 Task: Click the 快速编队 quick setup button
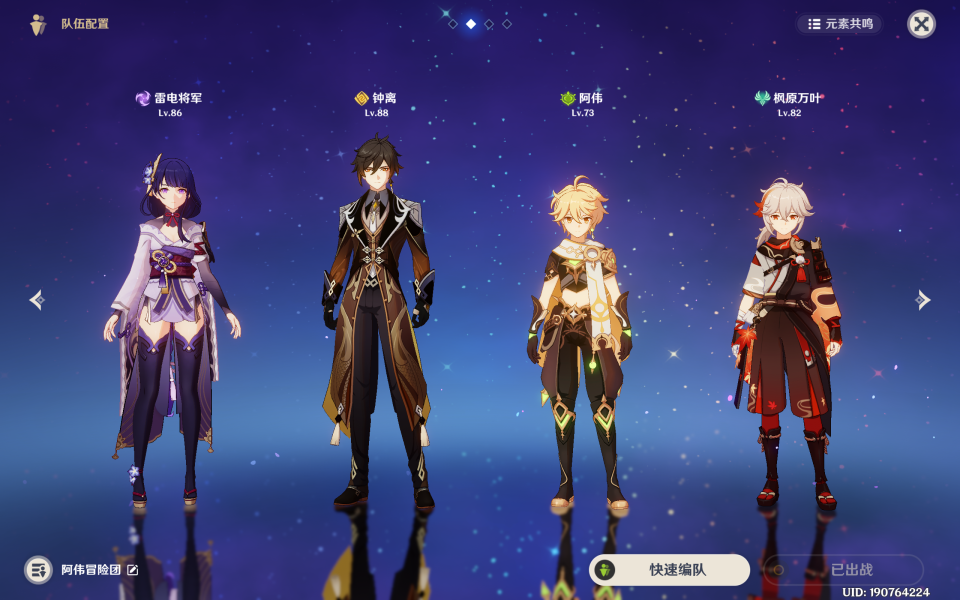tap(669, 570)
